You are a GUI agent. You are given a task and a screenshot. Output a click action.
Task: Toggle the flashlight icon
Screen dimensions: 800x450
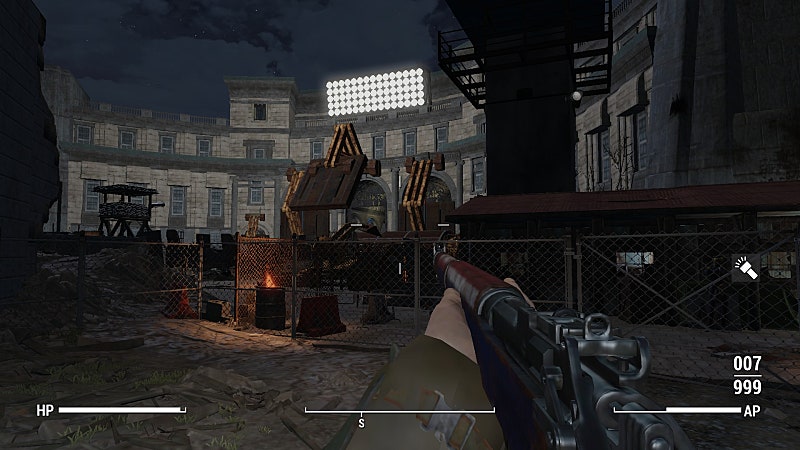(x=747, y=268)
